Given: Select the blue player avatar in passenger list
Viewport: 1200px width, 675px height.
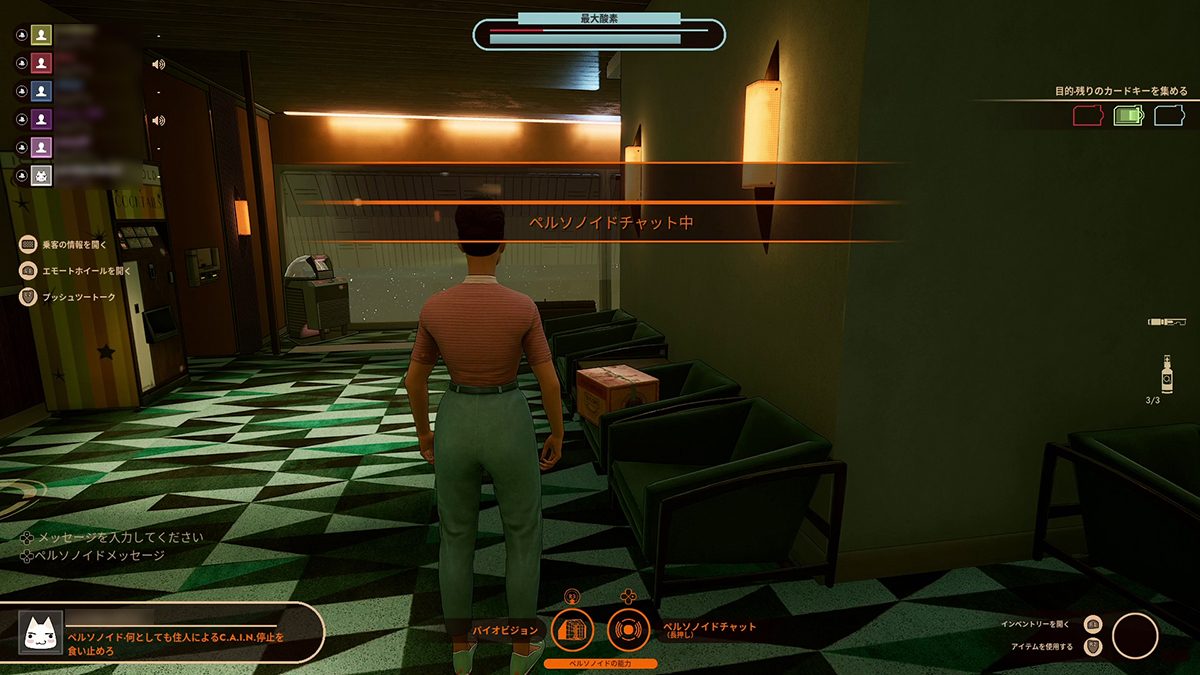Looking at the screenshot, I should 41,91.
